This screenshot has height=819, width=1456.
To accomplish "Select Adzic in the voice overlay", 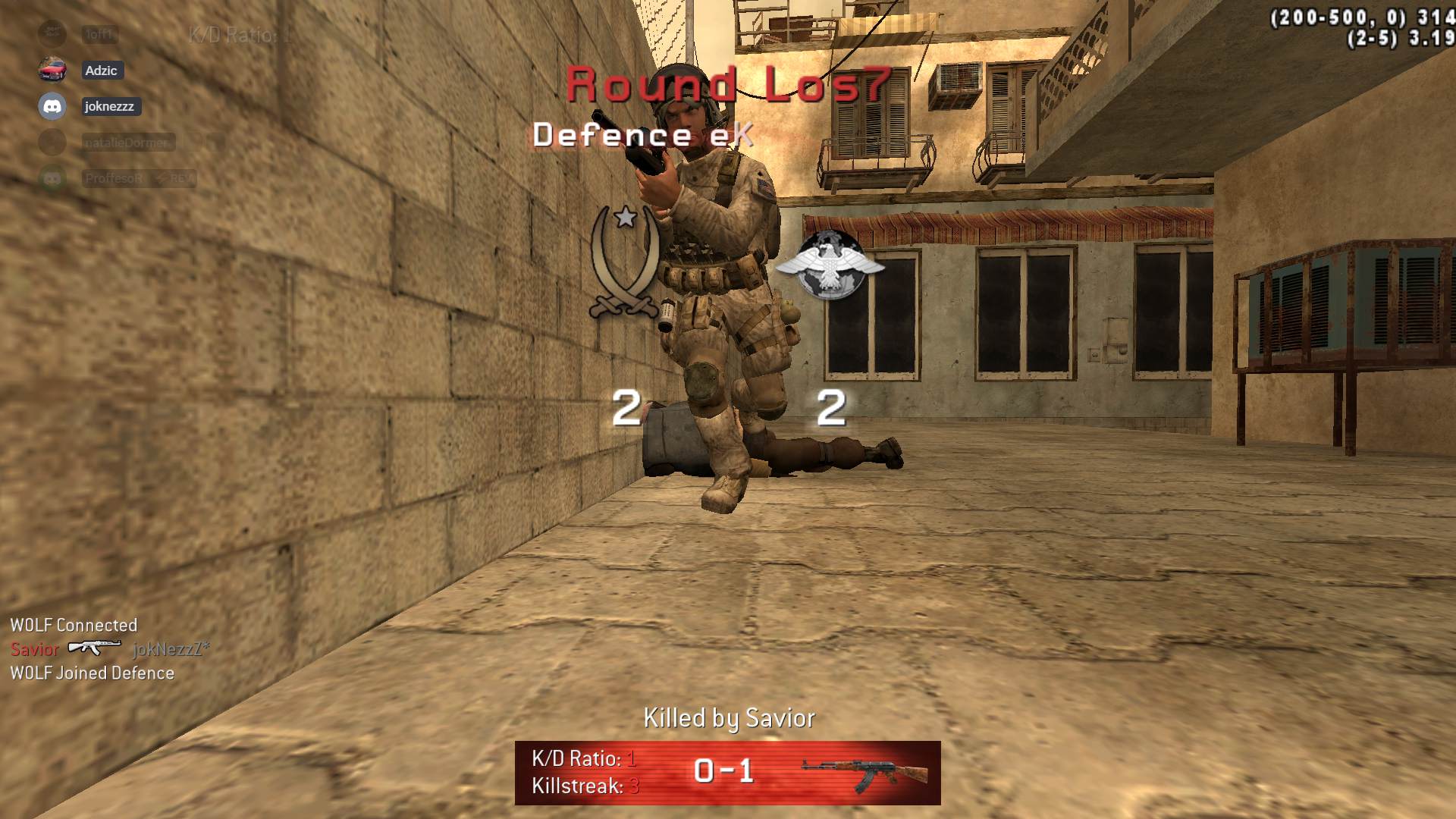I will (101, 71).
